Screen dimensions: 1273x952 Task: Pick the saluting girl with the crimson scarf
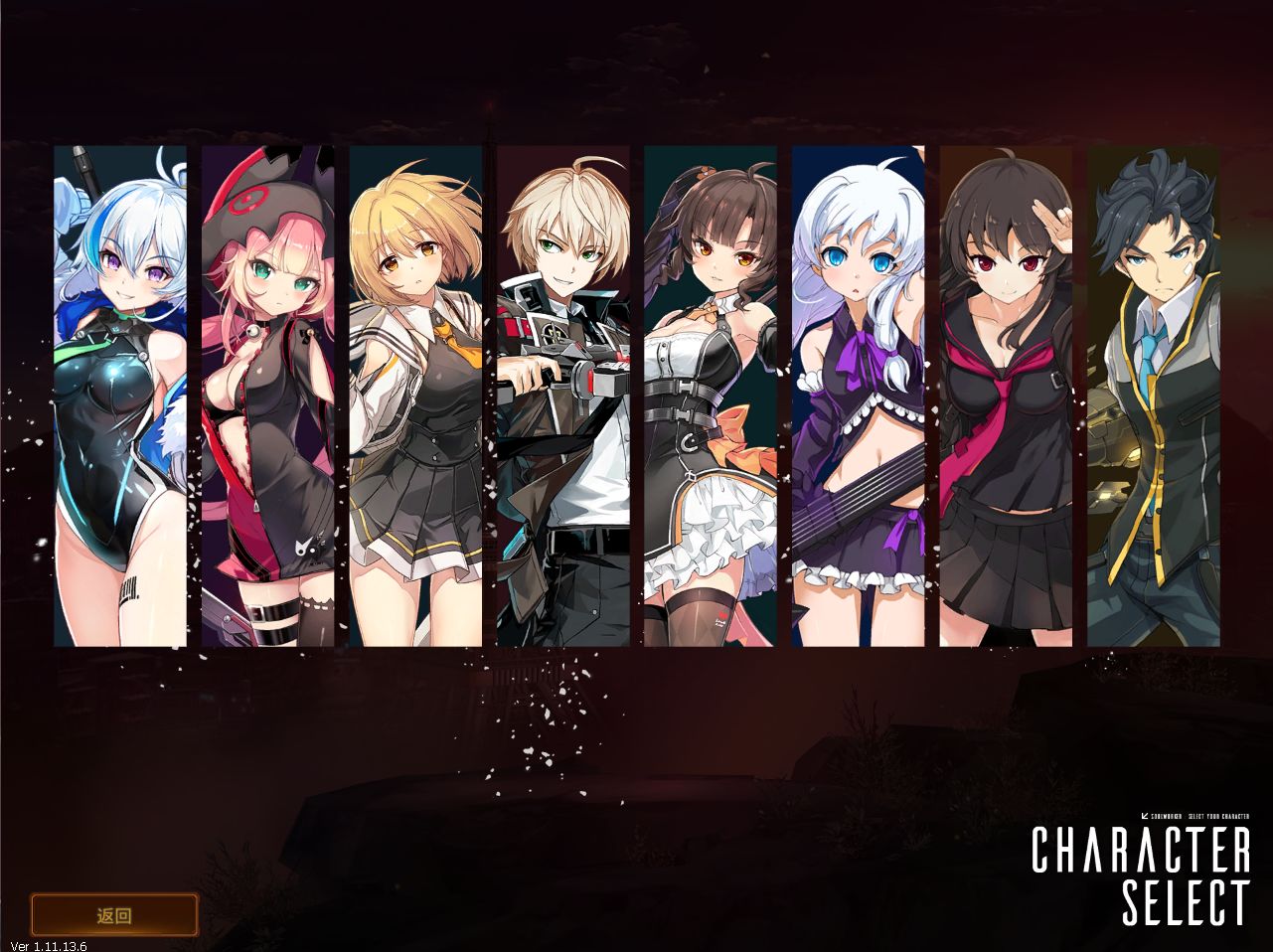tap(1005, 397)
